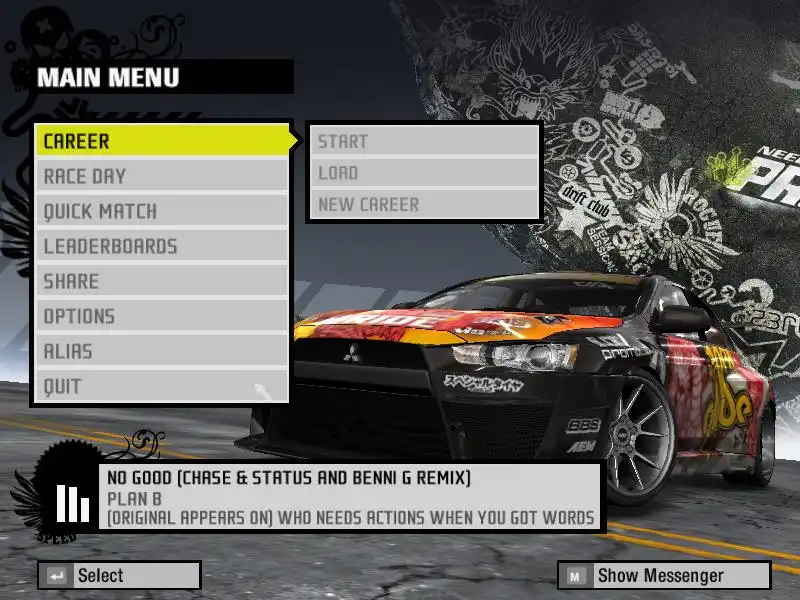
Task: Choose the Alias menu entry
Action: pos(162,351)
